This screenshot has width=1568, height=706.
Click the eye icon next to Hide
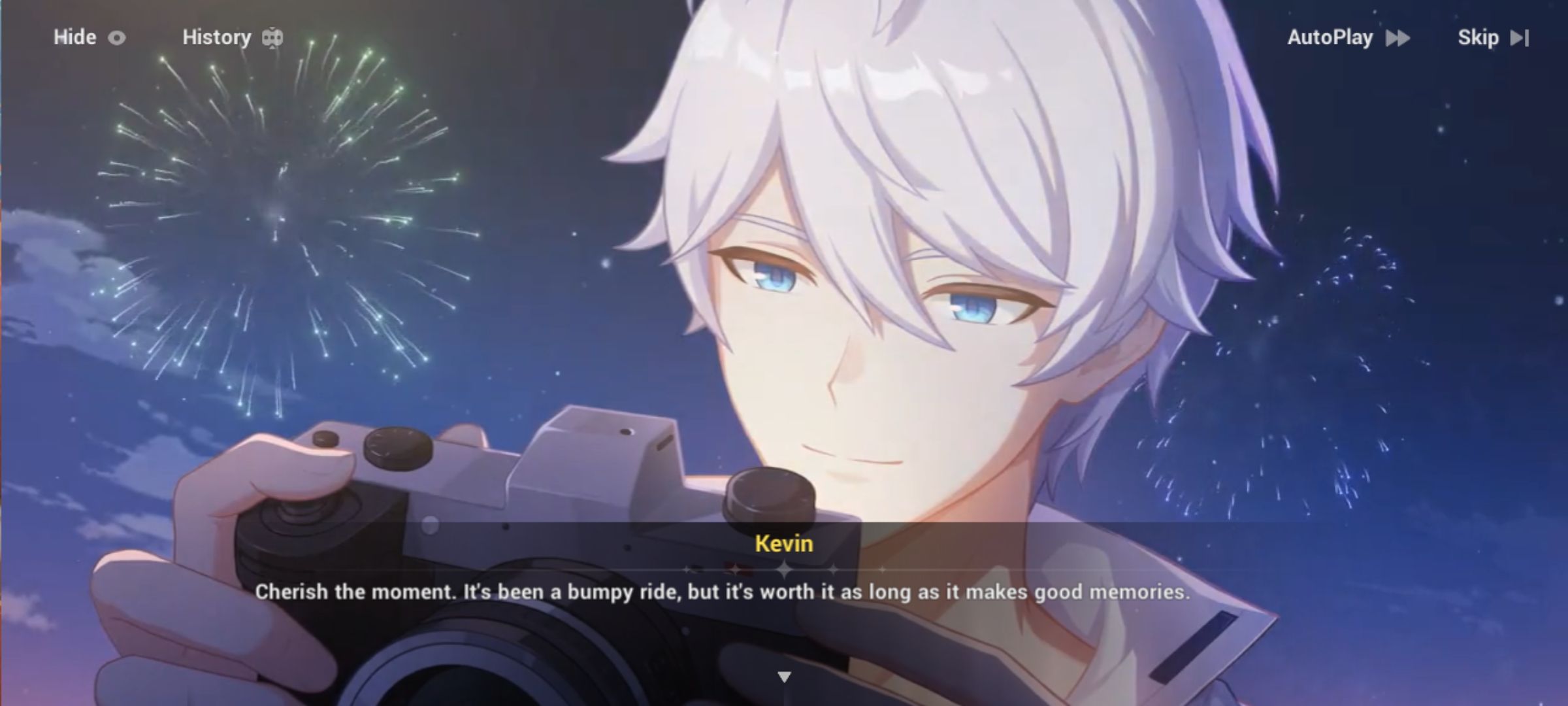[x=116, y=37]
